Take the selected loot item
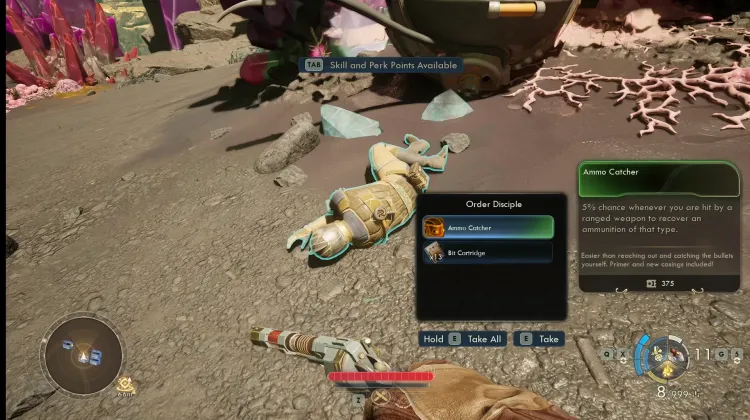The image size is (750, 420). [x=539, y=339]
